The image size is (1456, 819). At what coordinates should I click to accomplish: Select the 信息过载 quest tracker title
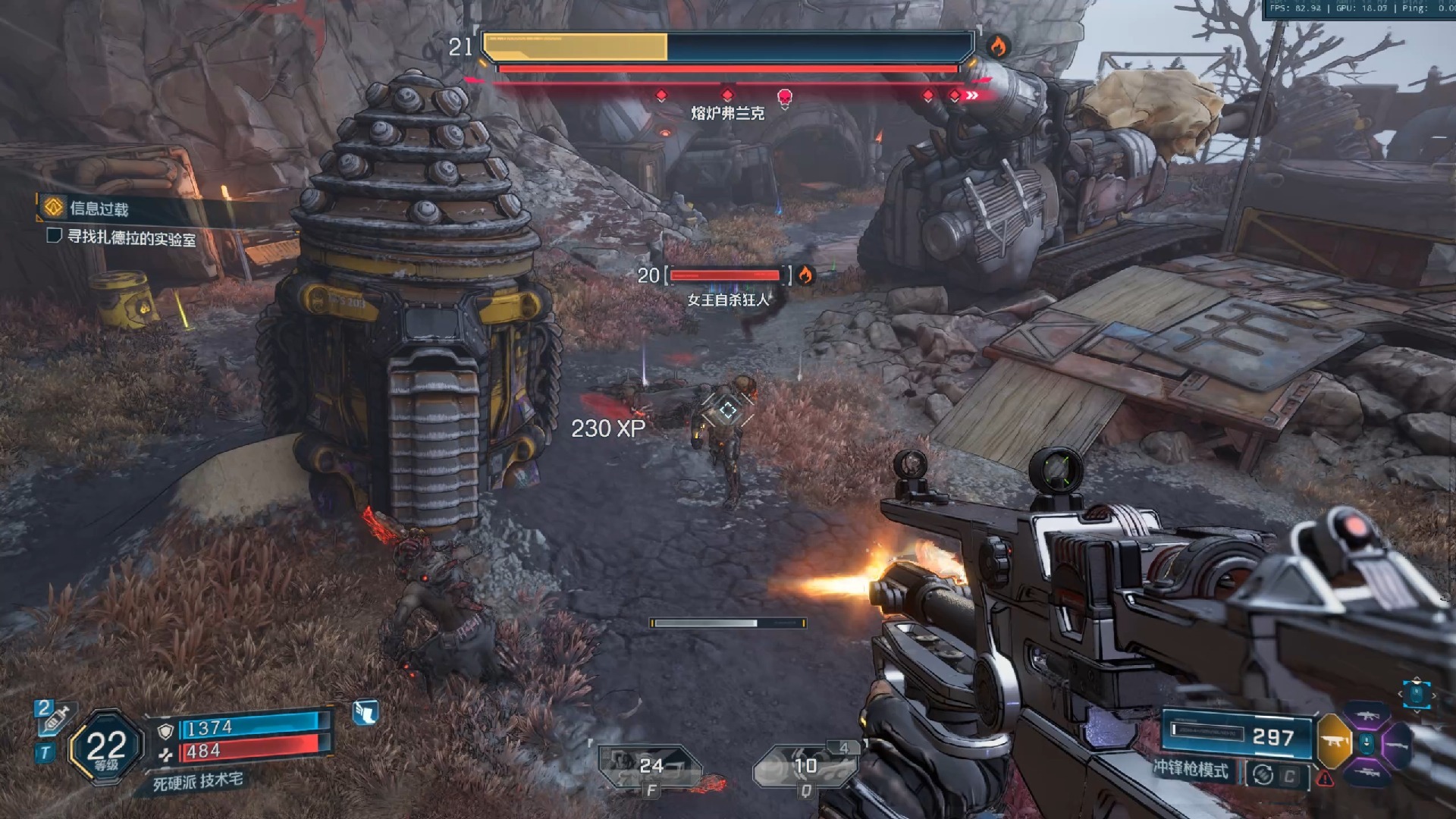click(99, 209)
